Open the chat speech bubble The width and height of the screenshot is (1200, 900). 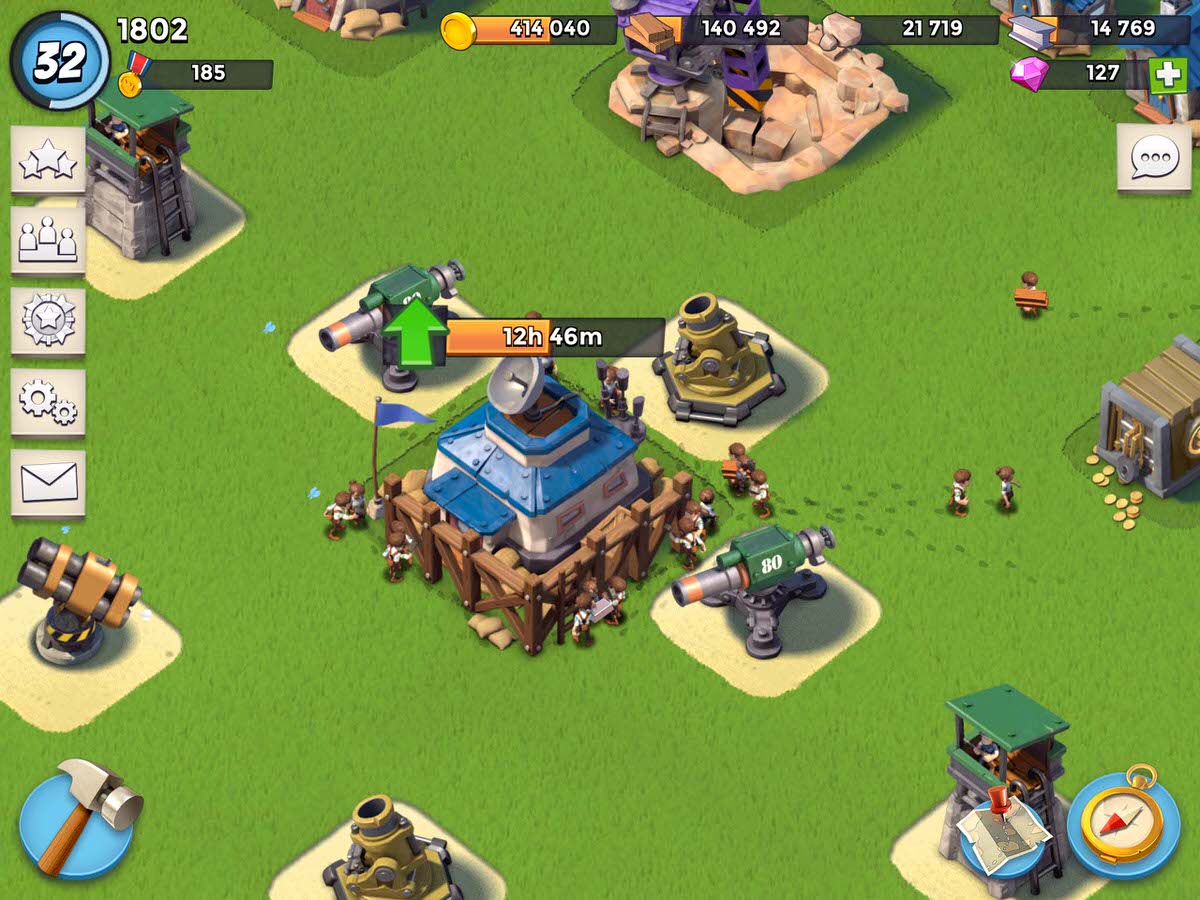1154,158
